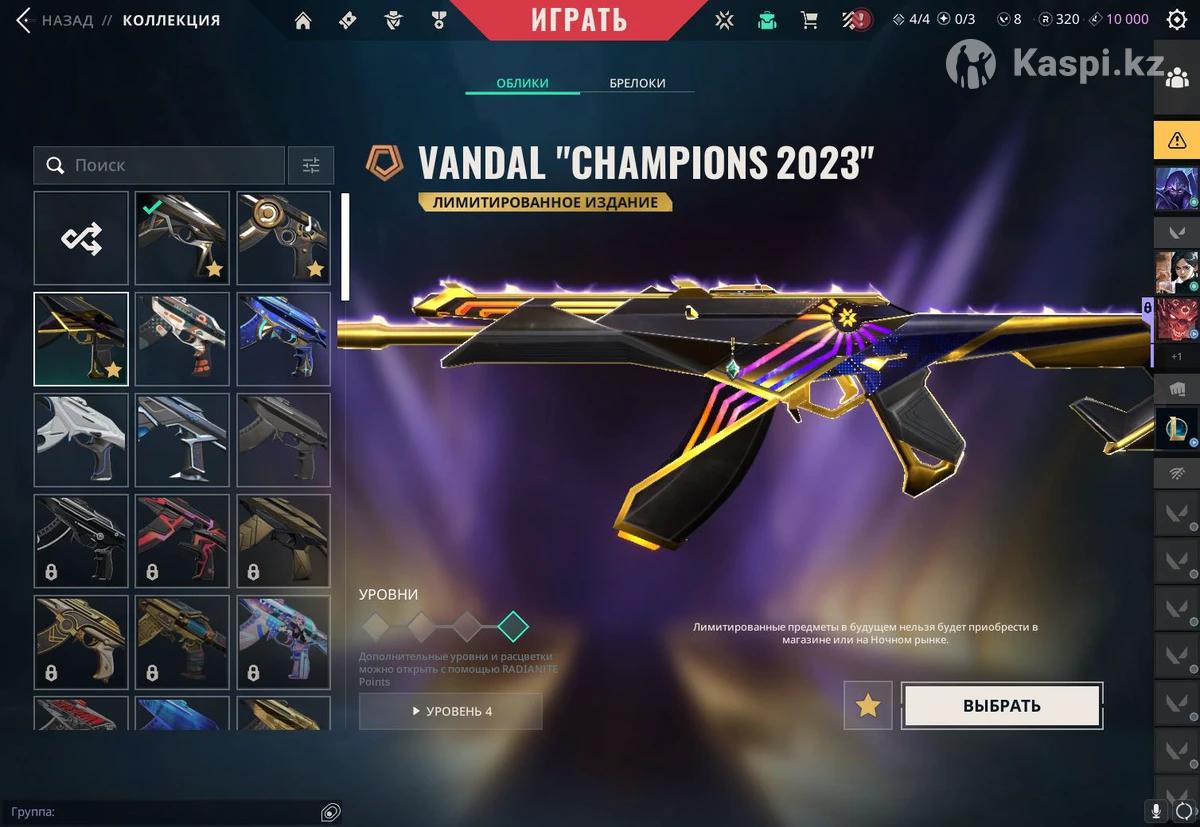
Task: Select the equipped skin with green checkmark
Action: [x=183, y=238]
